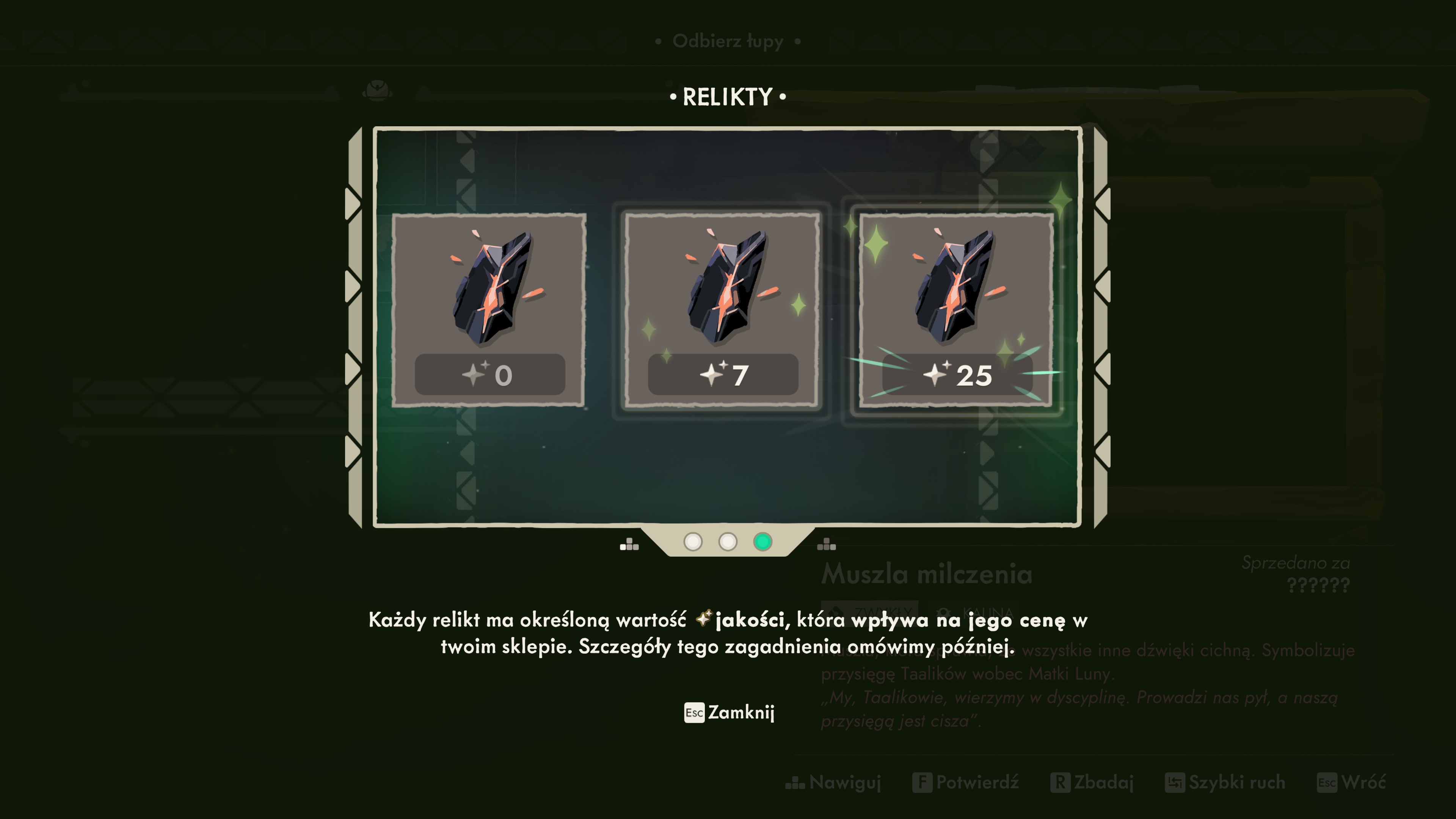This screenshot has height=819, width=1456.
Task: Select the green third page dot
Action: click(x=763, y=542)
